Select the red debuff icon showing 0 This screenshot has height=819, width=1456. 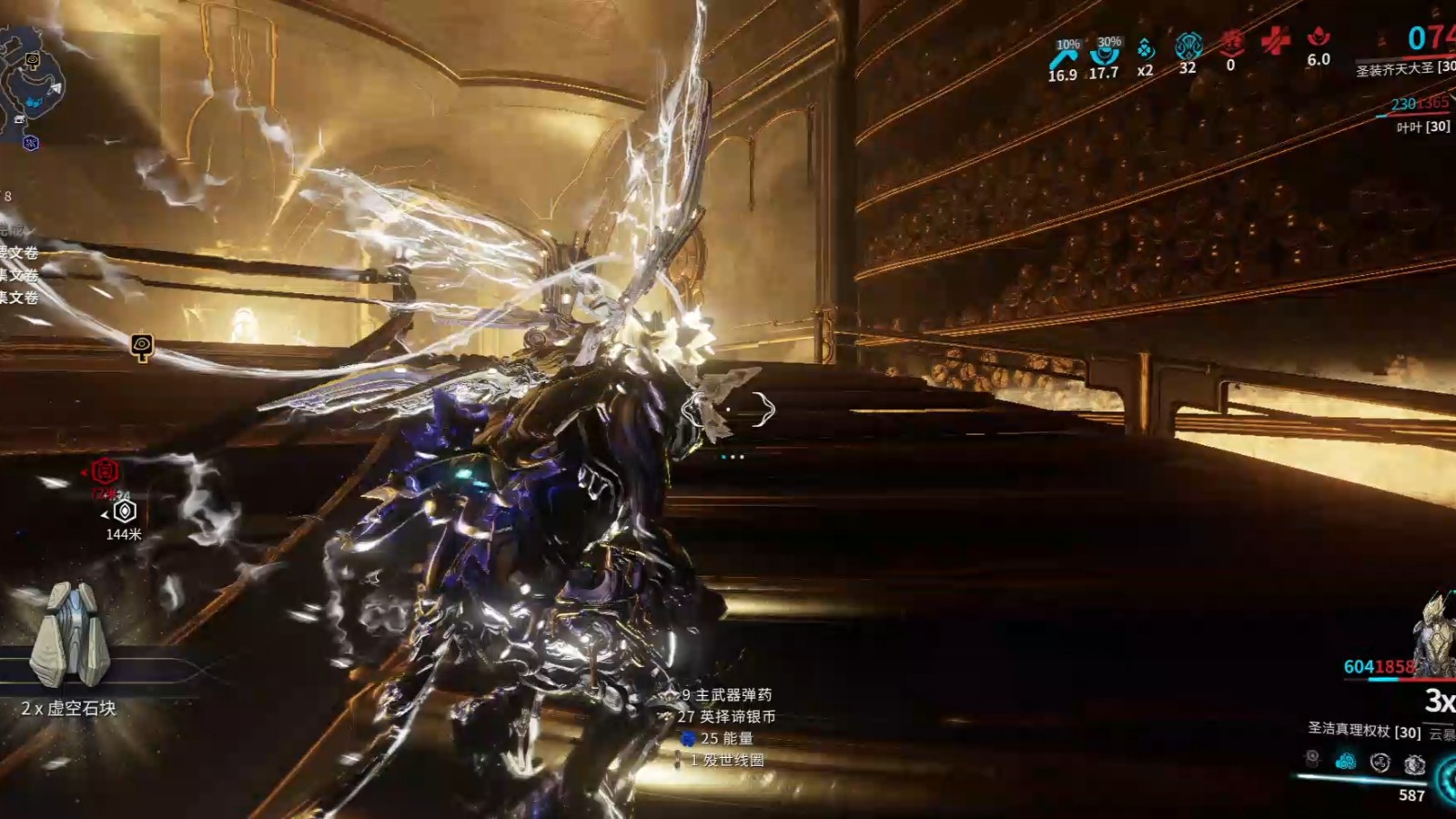1231,43
